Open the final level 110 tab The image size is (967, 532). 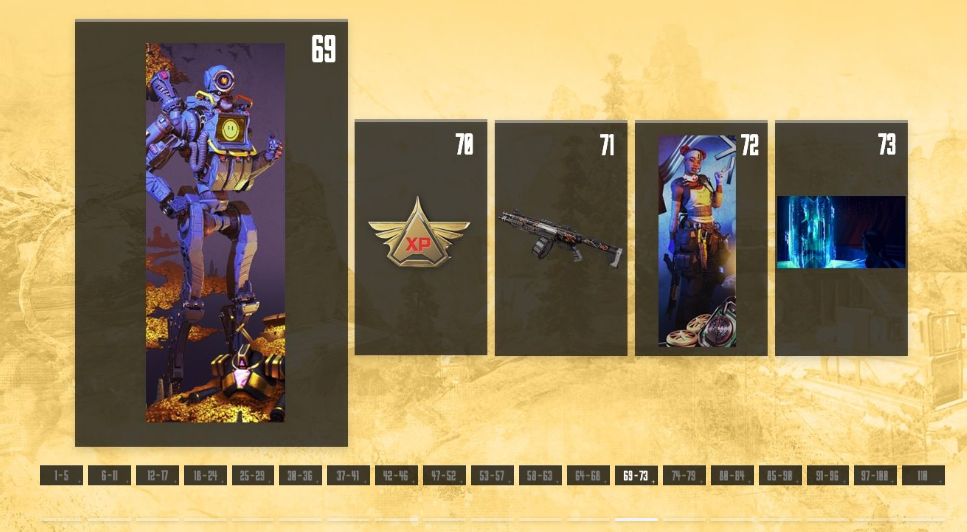click(923, 476)
